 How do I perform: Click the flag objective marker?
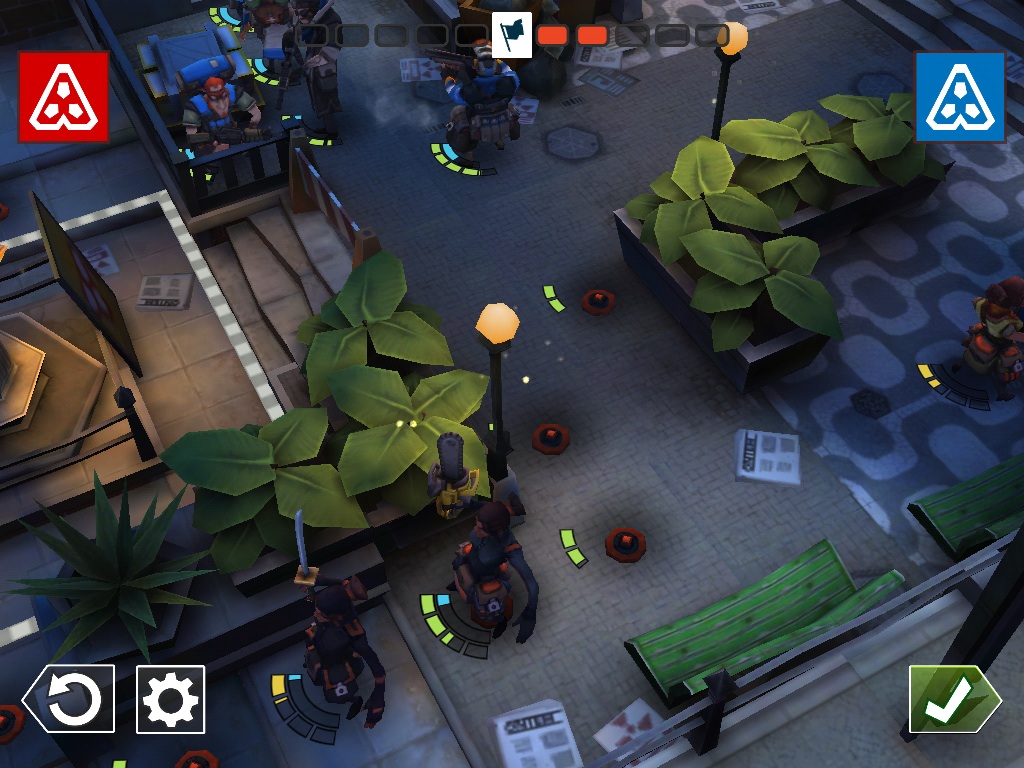pyautogui.click(x=513, y=35)
